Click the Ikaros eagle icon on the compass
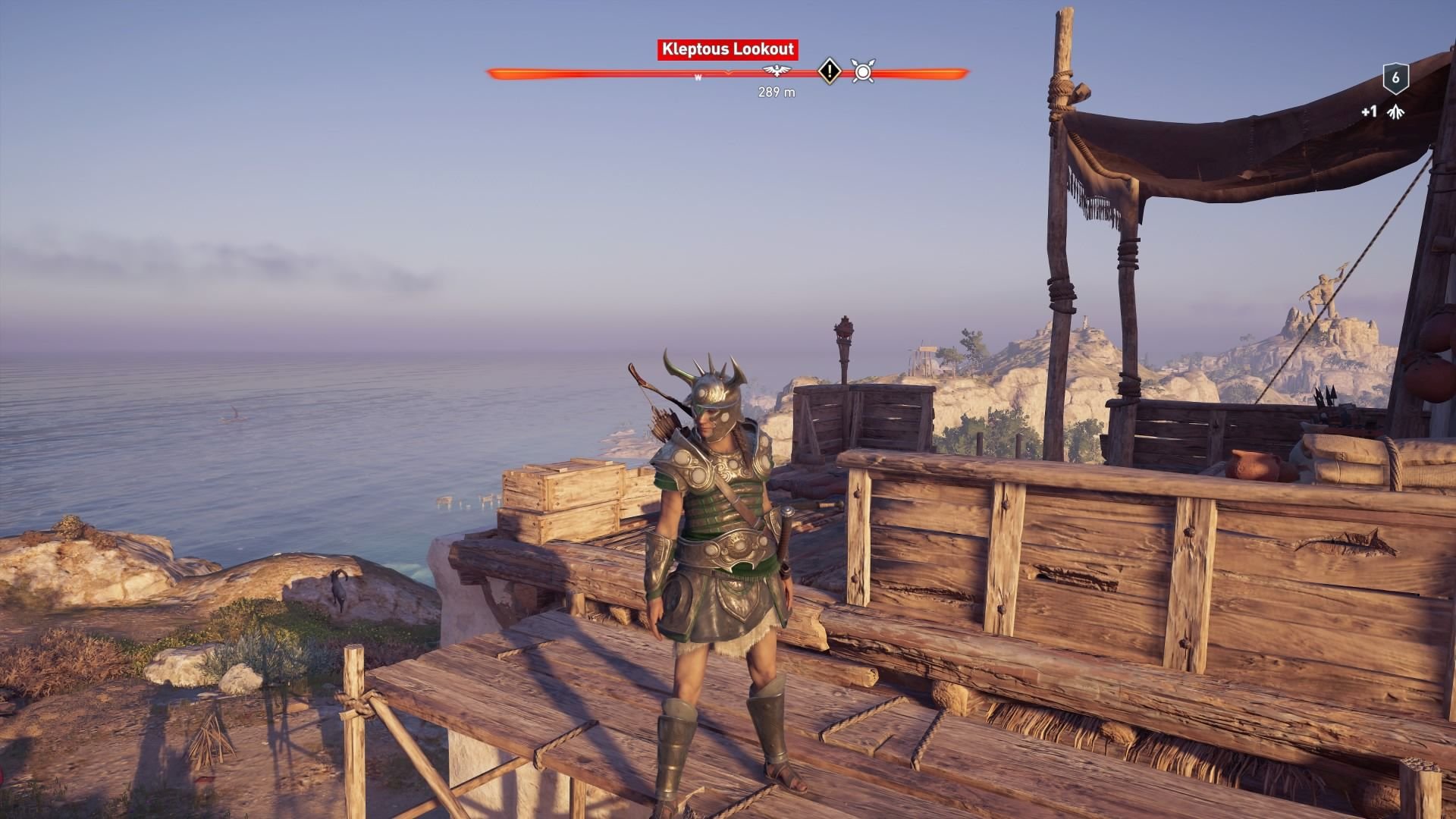The width and height of the screenshot is (1456, 819). click(x=777, y=71)
